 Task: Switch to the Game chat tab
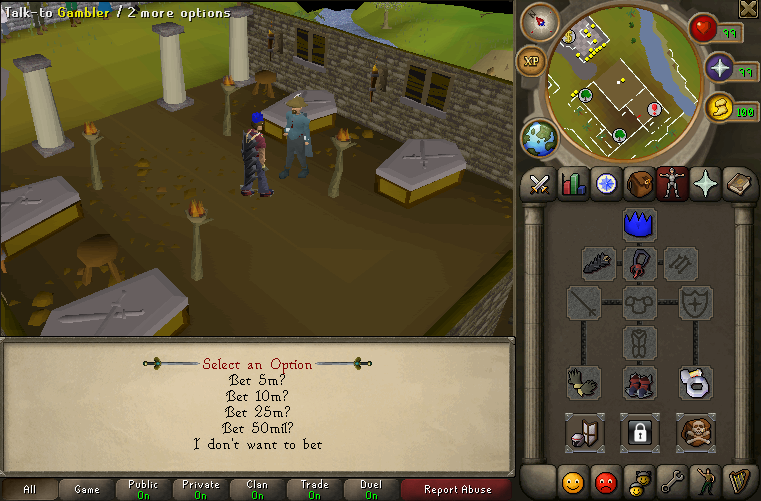(x=87, y=489)
